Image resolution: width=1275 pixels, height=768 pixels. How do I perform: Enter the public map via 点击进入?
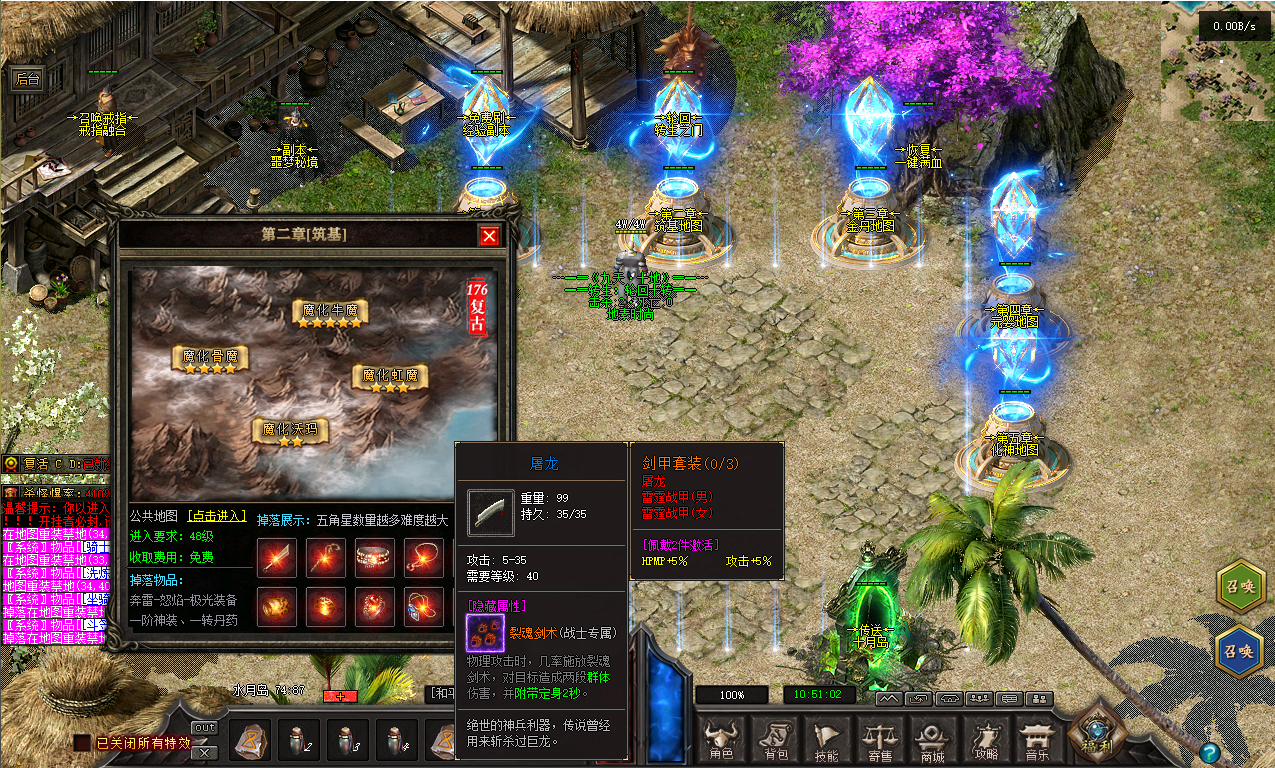(217, 516)
